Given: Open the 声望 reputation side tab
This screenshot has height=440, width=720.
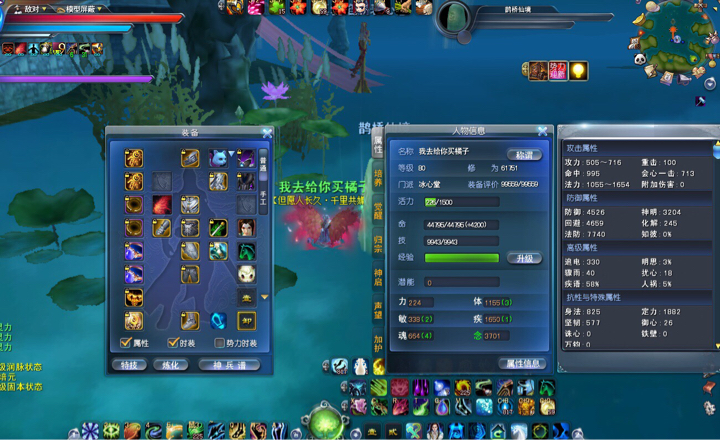Looking at the screenshot, I should tap(378, 309).
